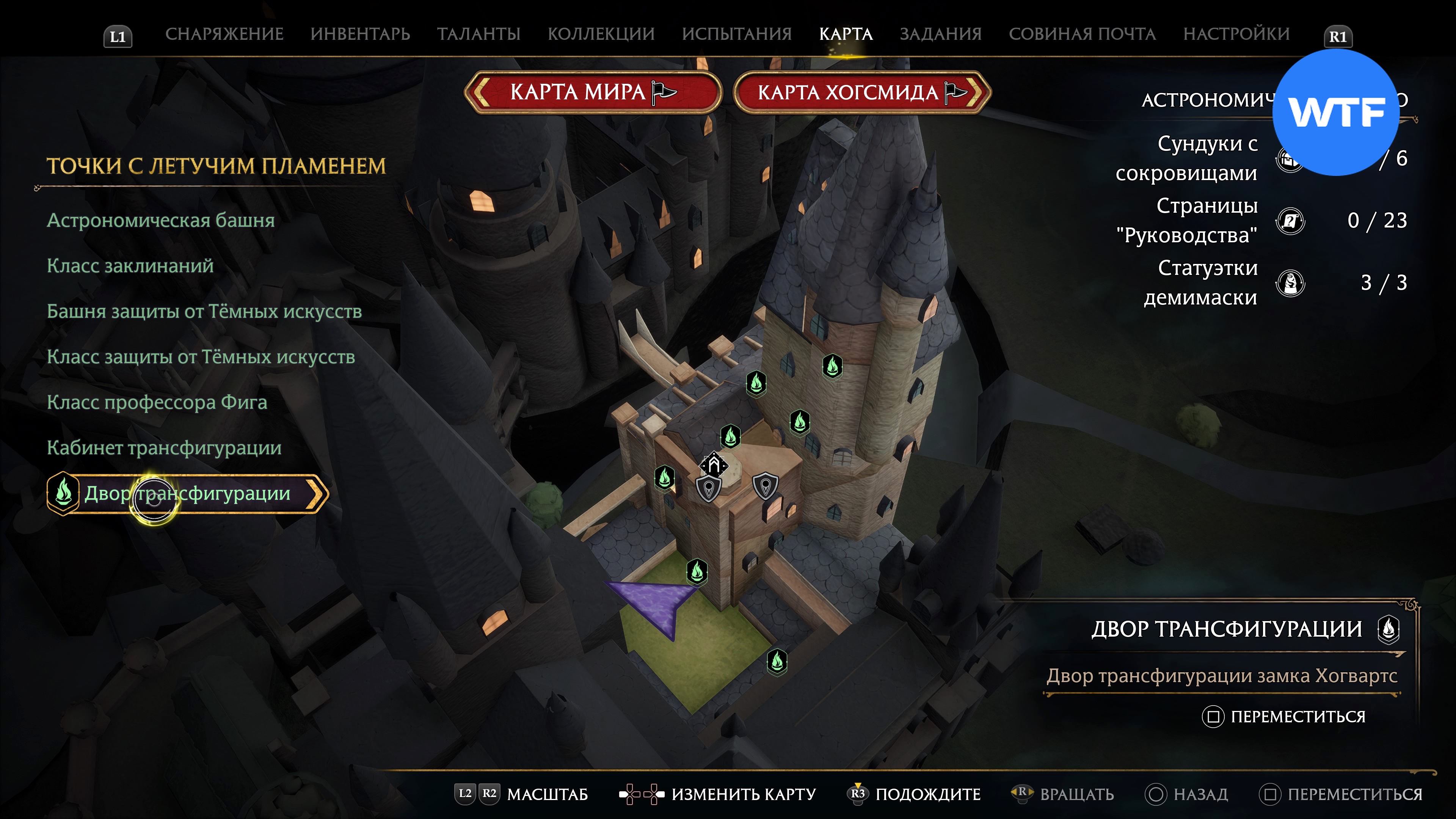Screen dimensions: 1456x819
Task: Switch to the Инвентарь tab
Action: coord(360,34)
